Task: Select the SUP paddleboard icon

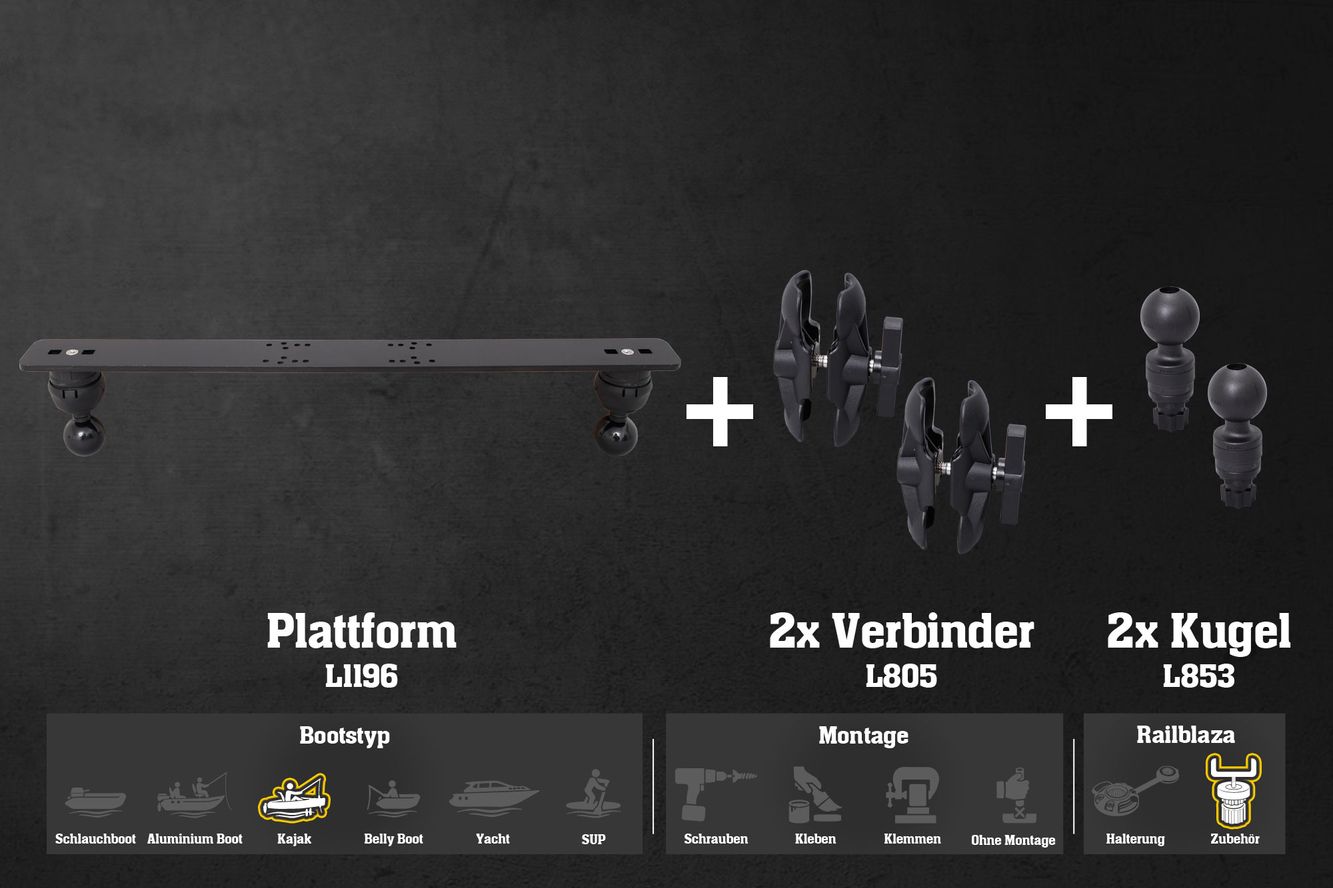Action: (593, 795)
